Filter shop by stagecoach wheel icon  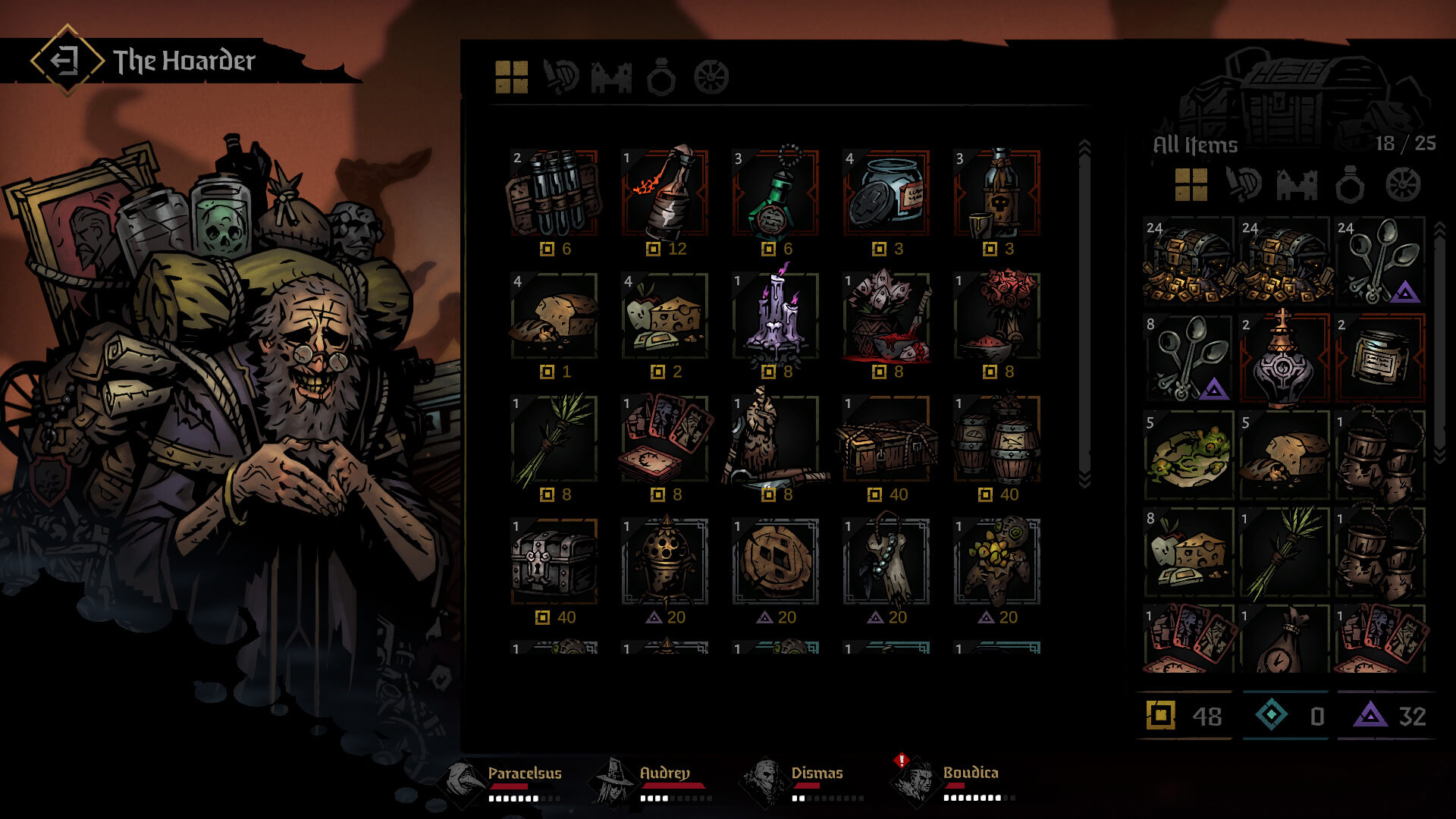(x=711, y=77)
